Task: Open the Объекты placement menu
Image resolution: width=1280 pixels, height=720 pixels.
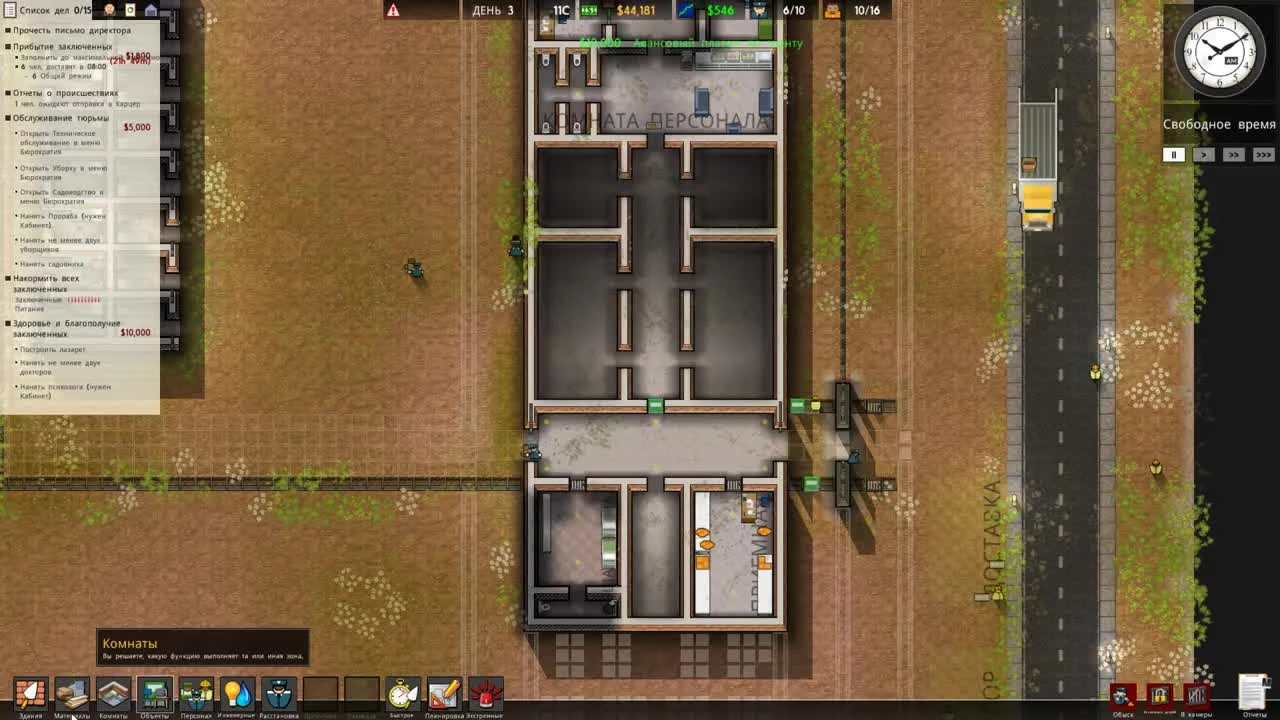Action: pyautogui.click(x=155, y=692)
